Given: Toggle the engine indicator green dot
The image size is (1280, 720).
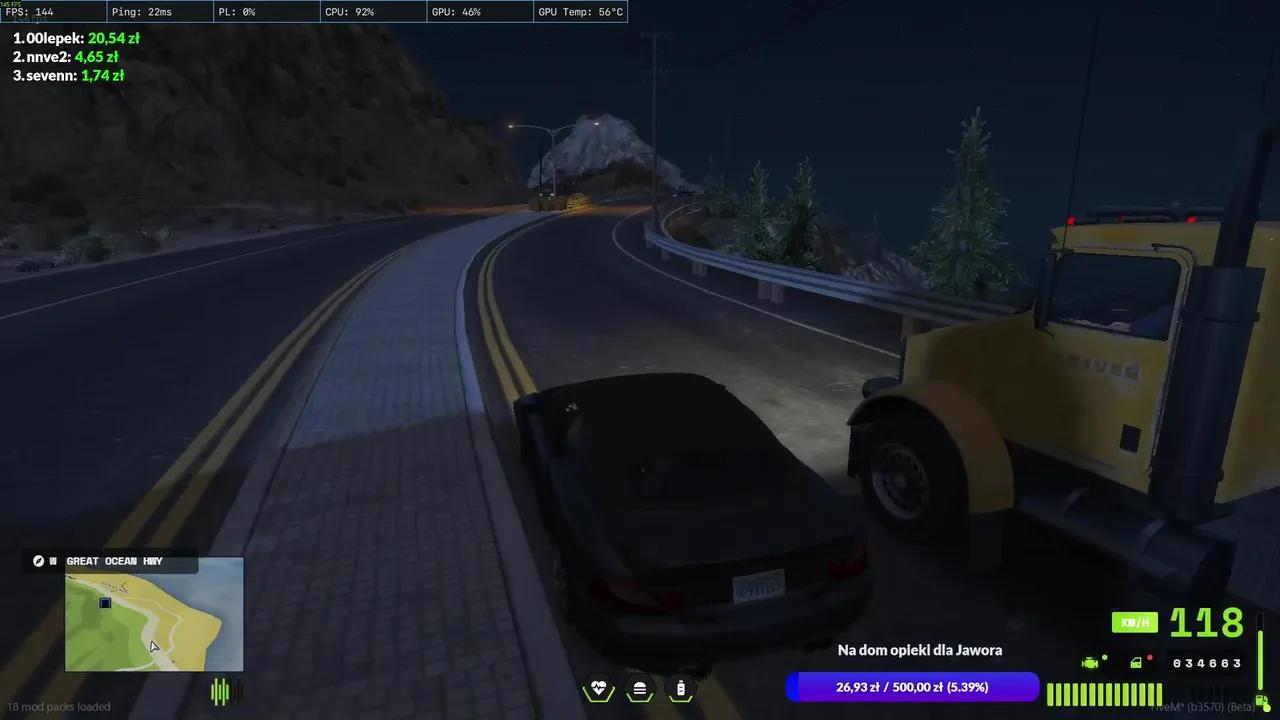Looking at the screenshot, I should click(x=1104, y=657).
